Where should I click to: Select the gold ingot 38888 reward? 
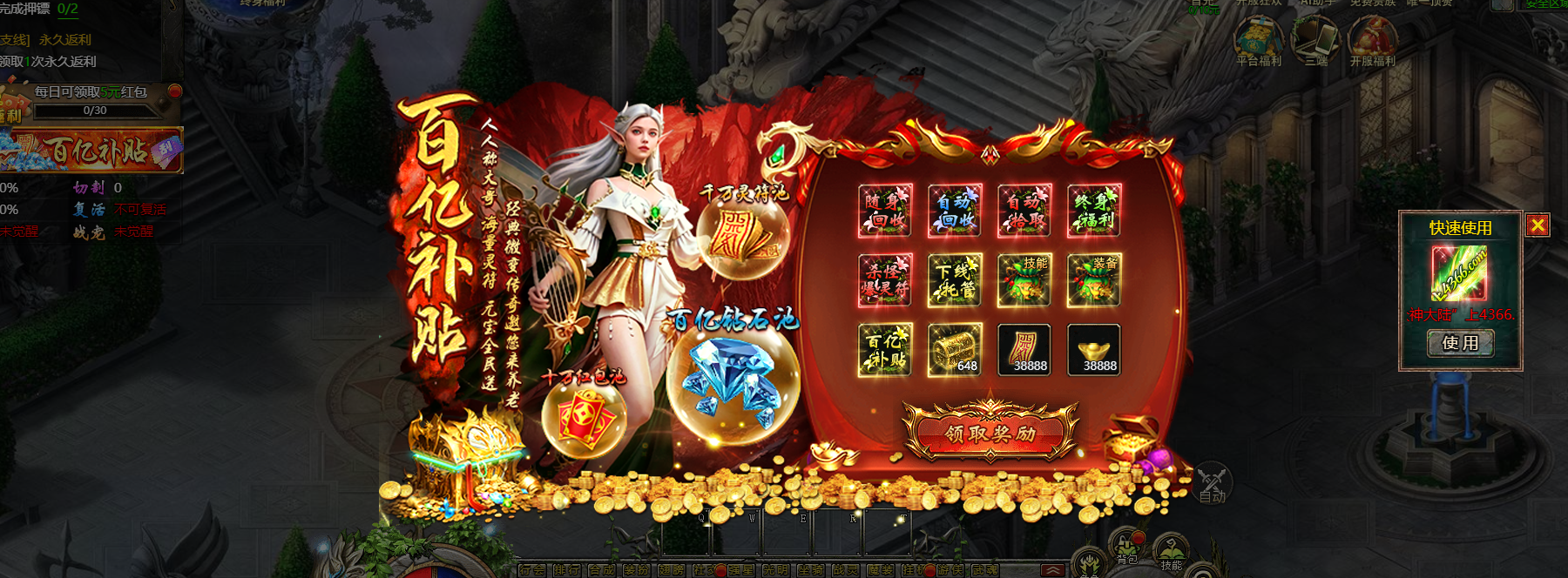(x=1094, y=350)
